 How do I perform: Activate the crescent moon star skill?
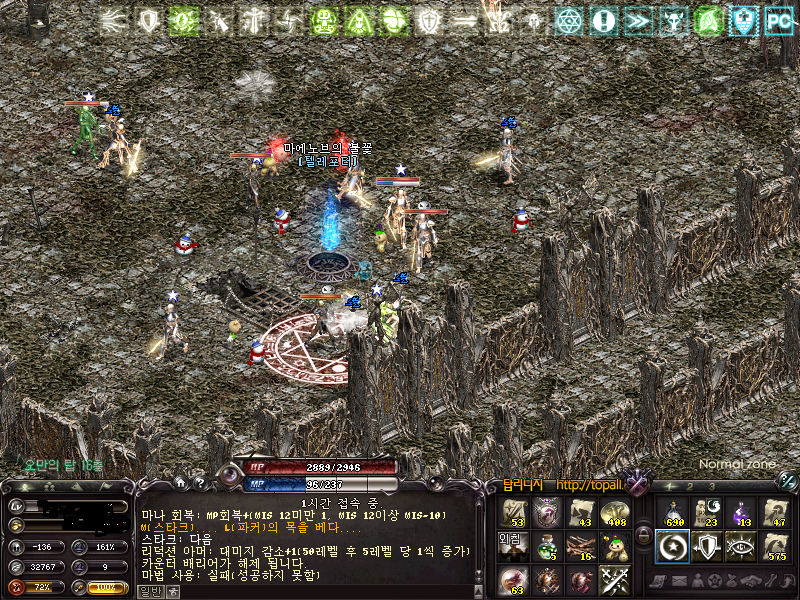pos(673,545)
